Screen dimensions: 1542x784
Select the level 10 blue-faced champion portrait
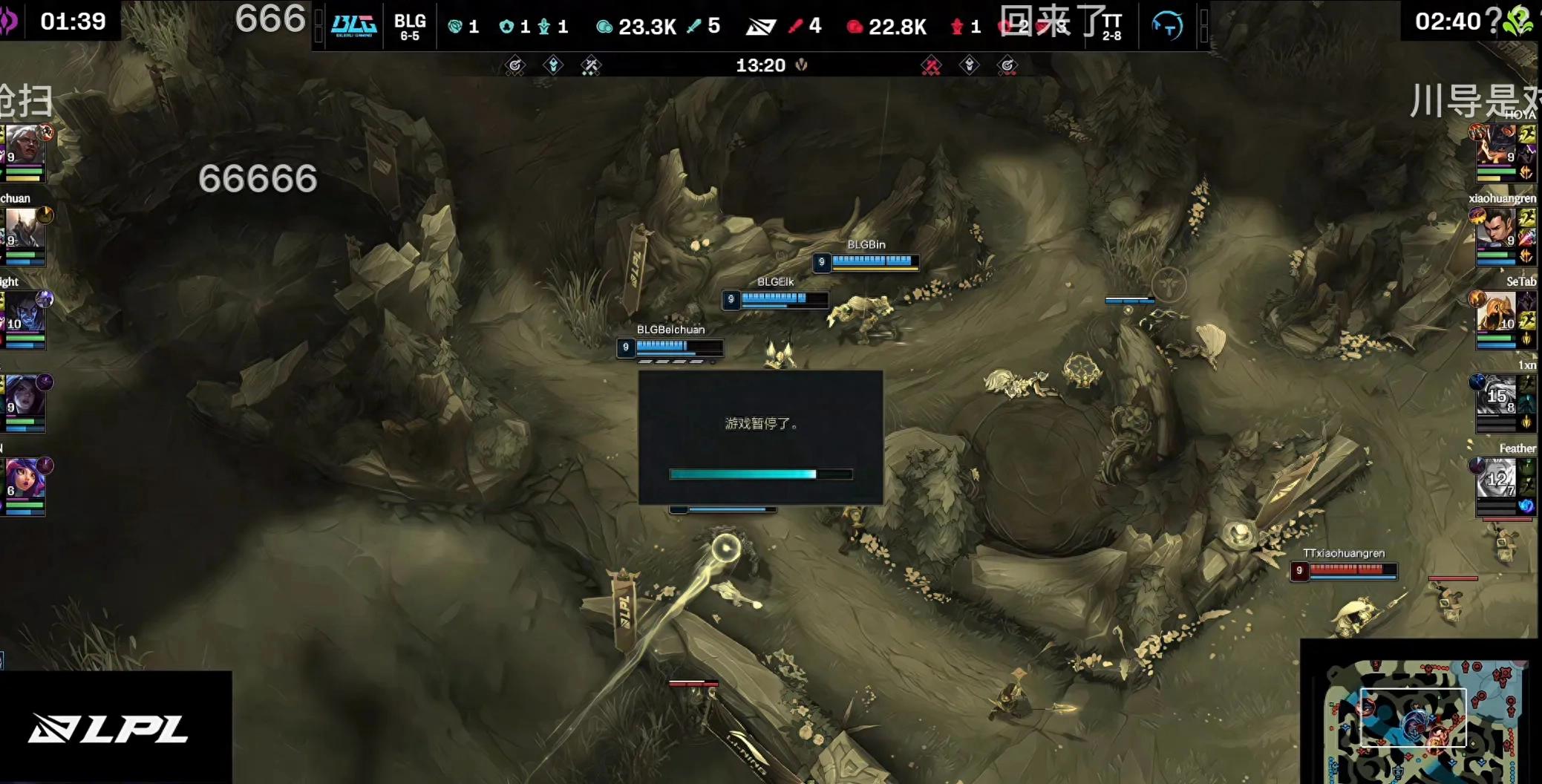tap(24, 313)
